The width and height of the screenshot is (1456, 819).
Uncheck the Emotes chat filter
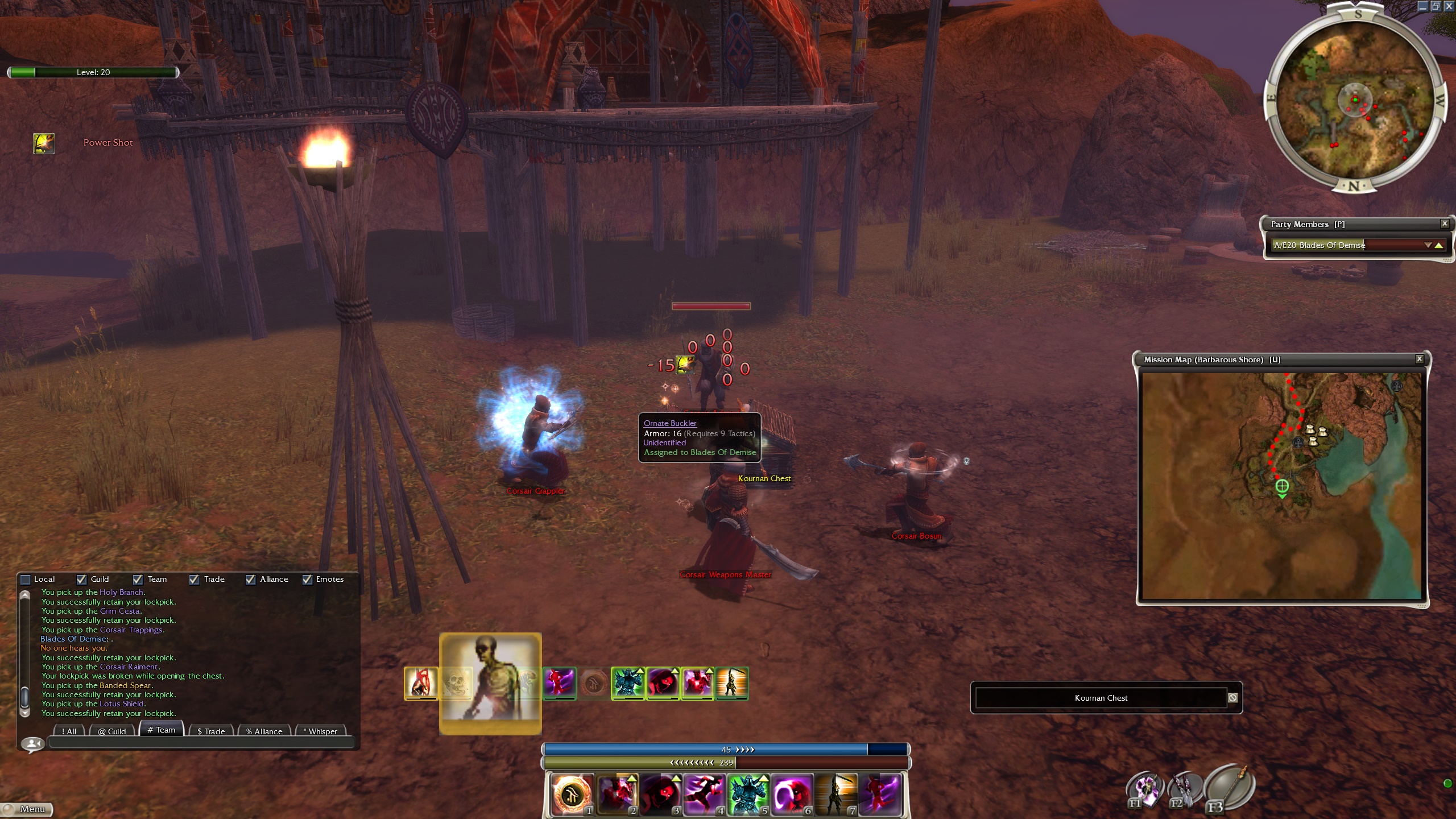point(307,580)
